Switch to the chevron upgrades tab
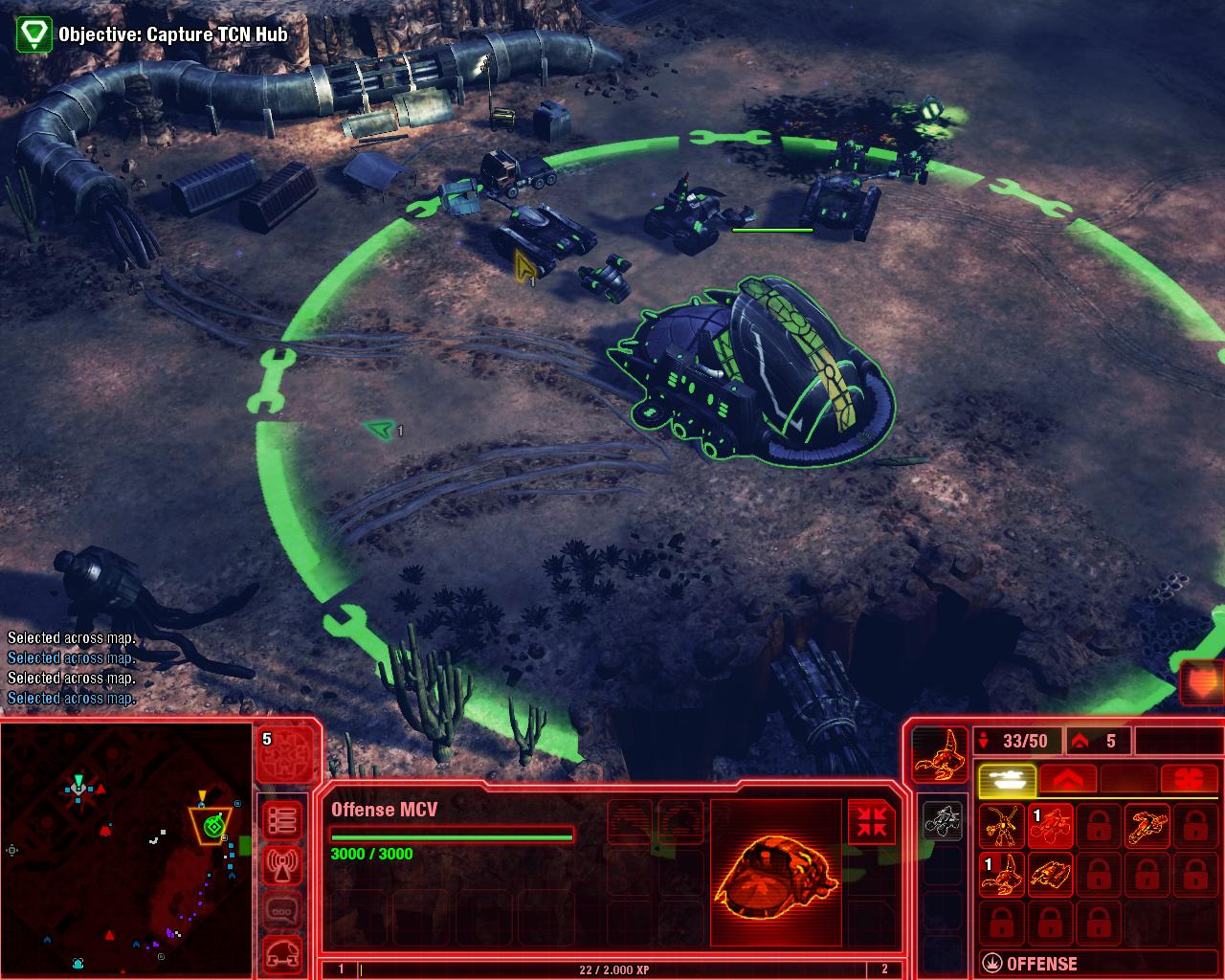1225x980 pixels. click(x=1067, y=779)
